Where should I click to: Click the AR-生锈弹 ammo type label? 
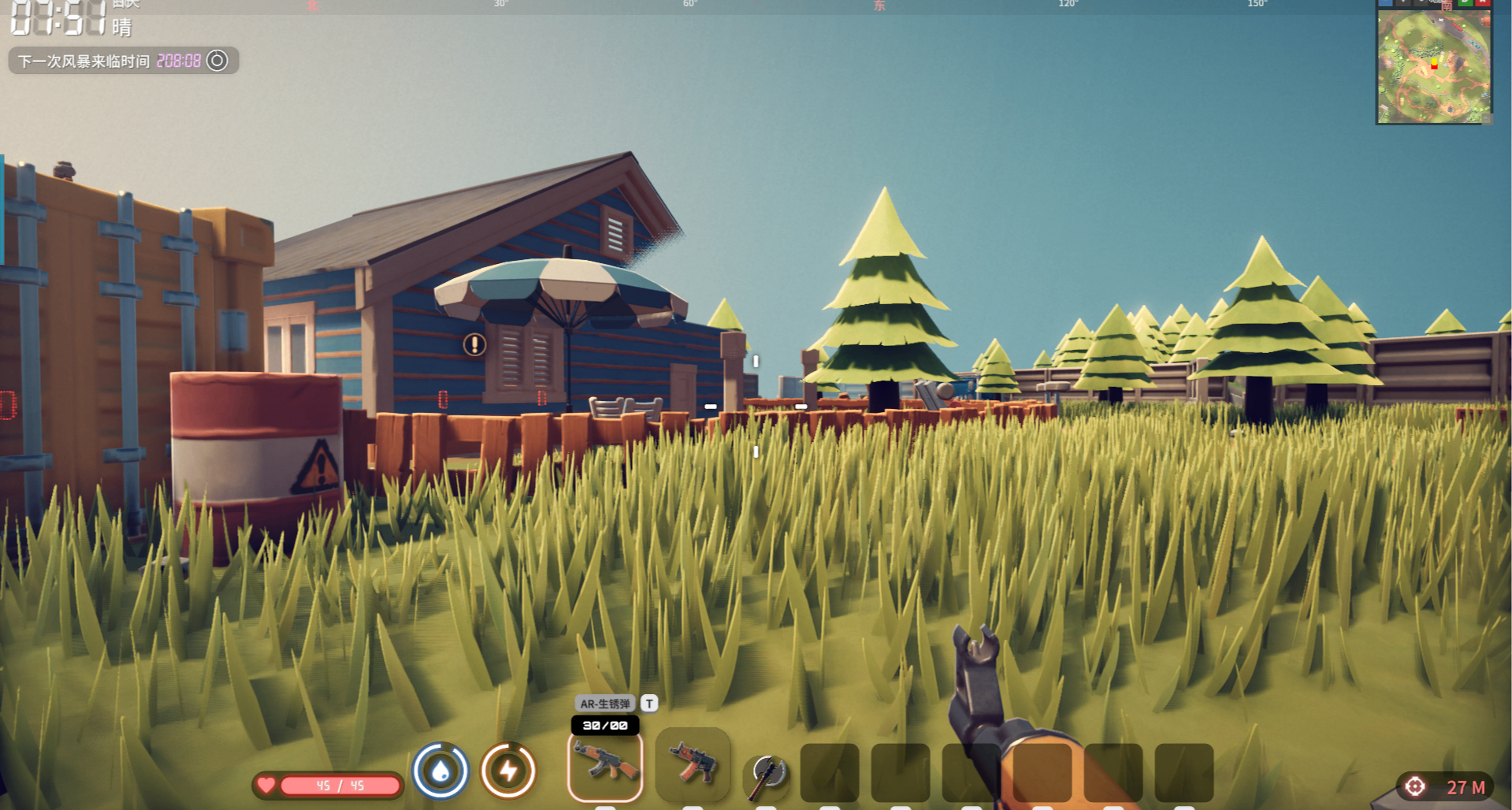(x=604, y=704)
